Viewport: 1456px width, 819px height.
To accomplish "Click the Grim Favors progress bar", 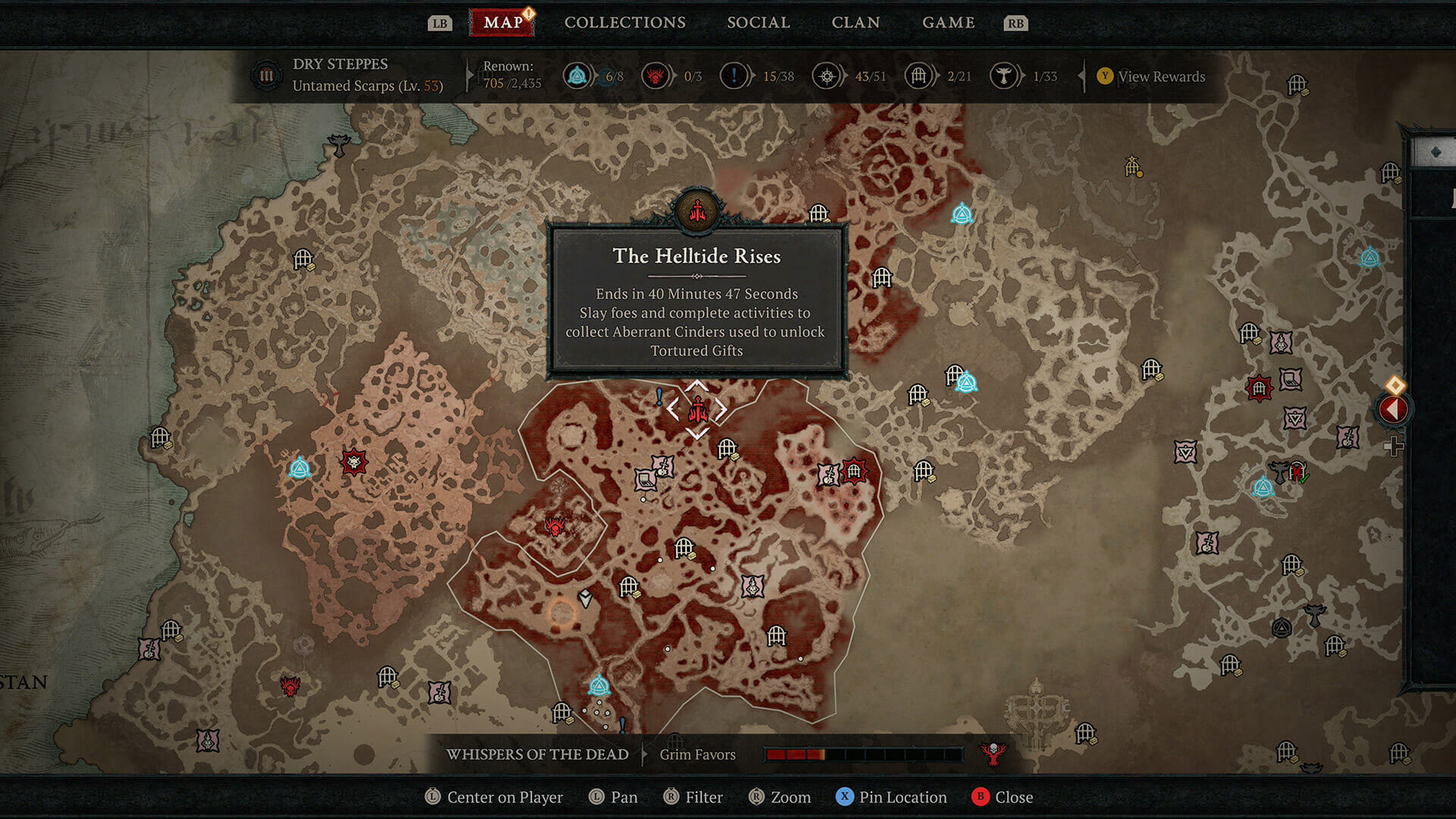I will click(x=864, y=753).
